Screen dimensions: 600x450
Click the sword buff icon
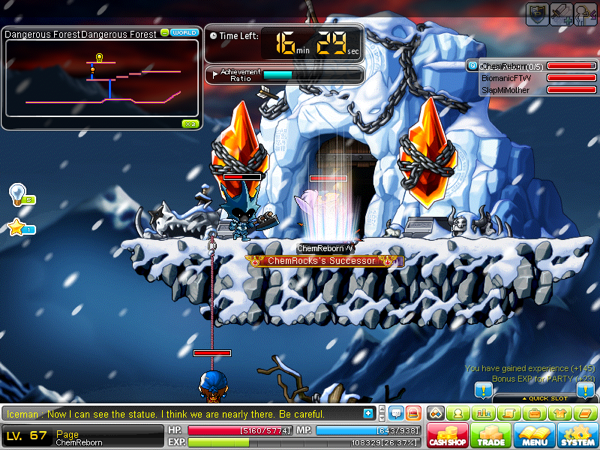click(x=559, y=11)
